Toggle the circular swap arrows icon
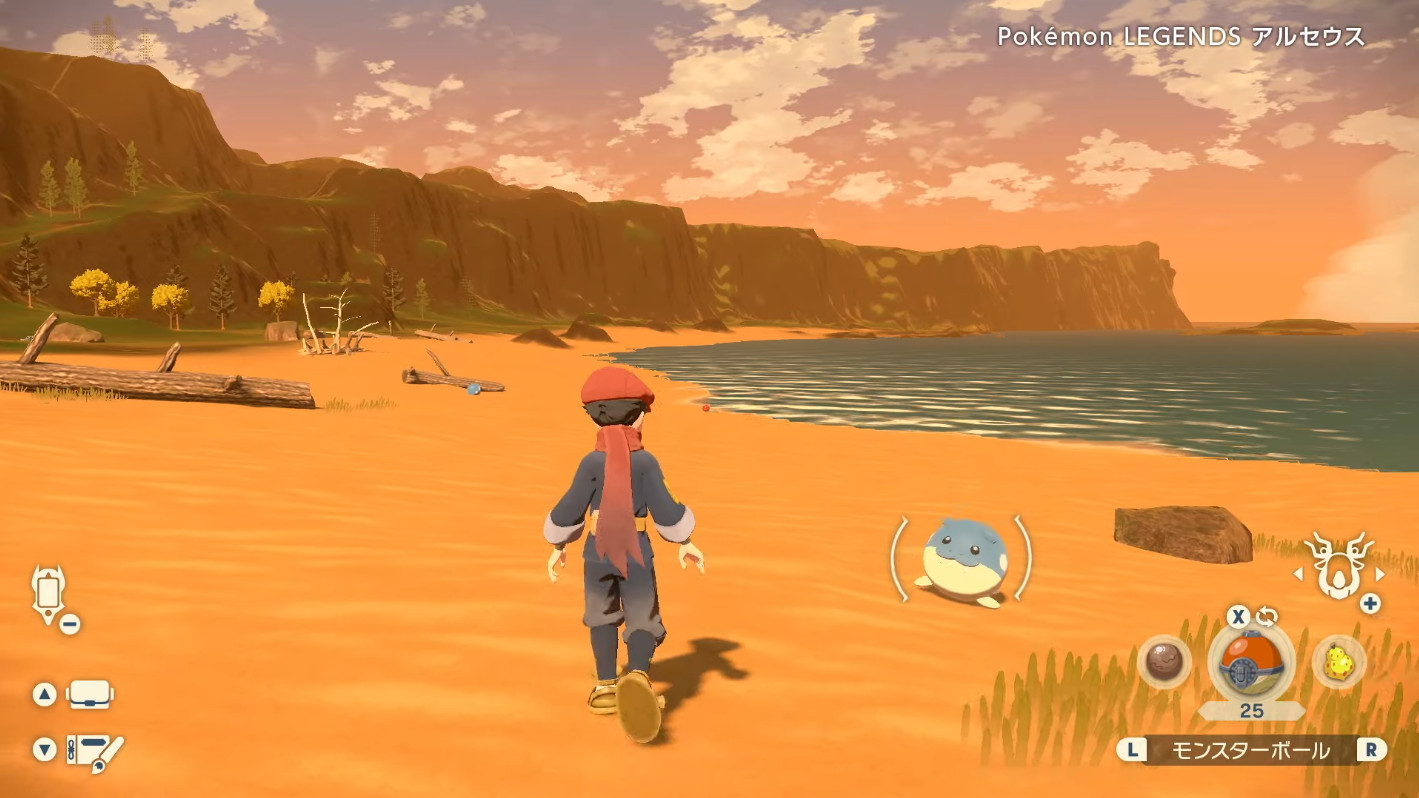The width and height of the screenshot is (1419, 798). point(1267,616)
